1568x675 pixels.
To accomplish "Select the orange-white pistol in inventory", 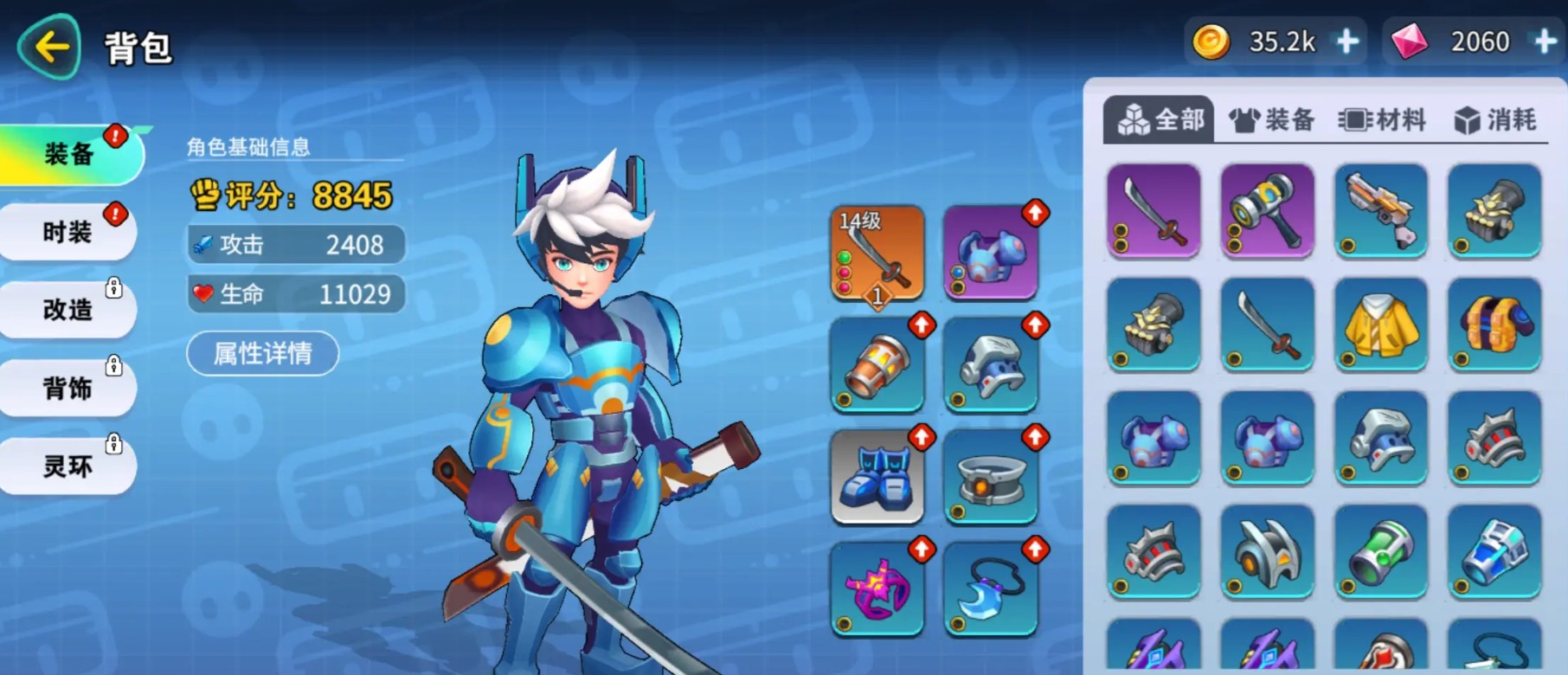I will tap(1381, 210).
